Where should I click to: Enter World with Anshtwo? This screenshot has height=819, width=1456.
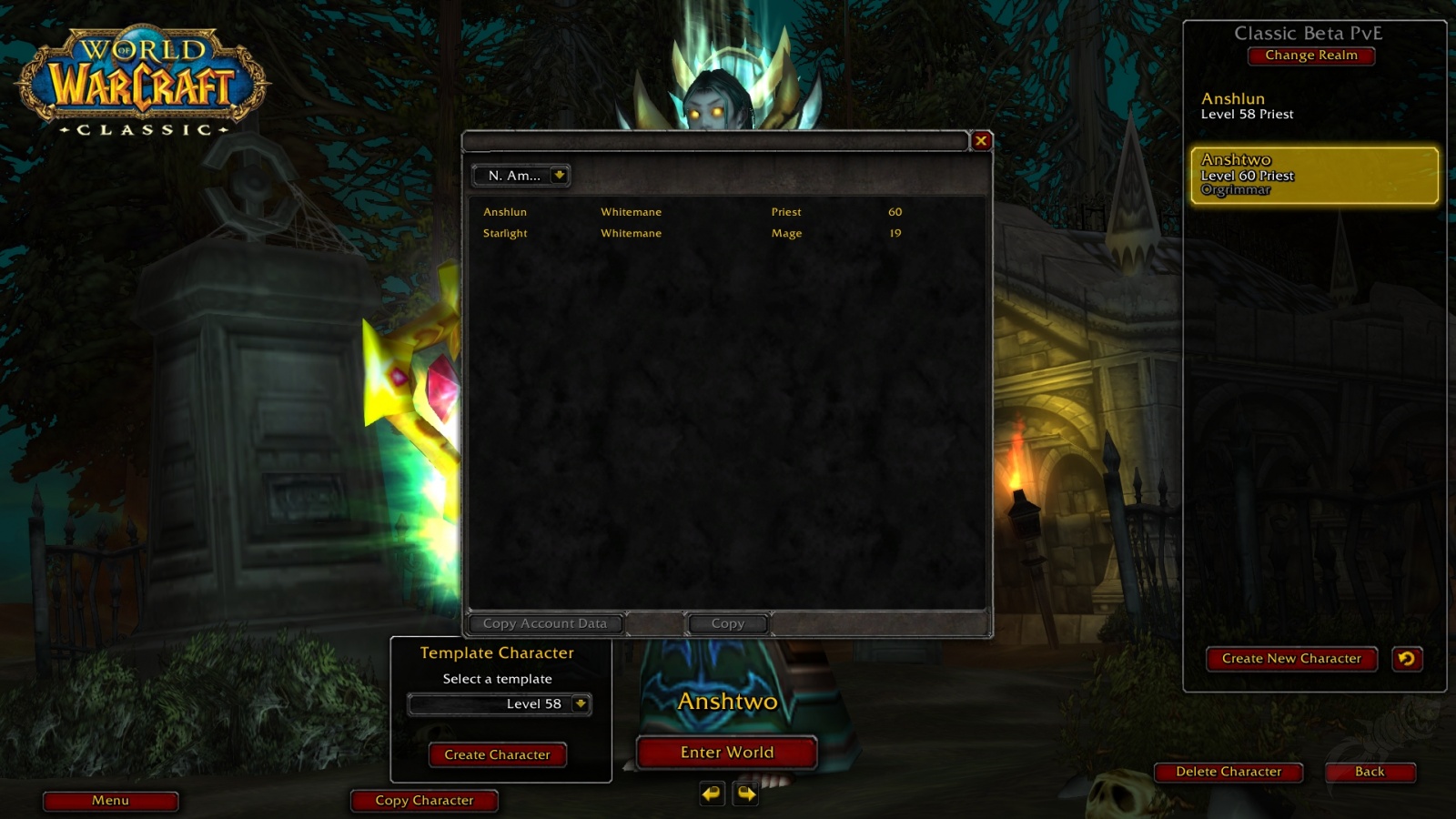click(x=726, y=753)
